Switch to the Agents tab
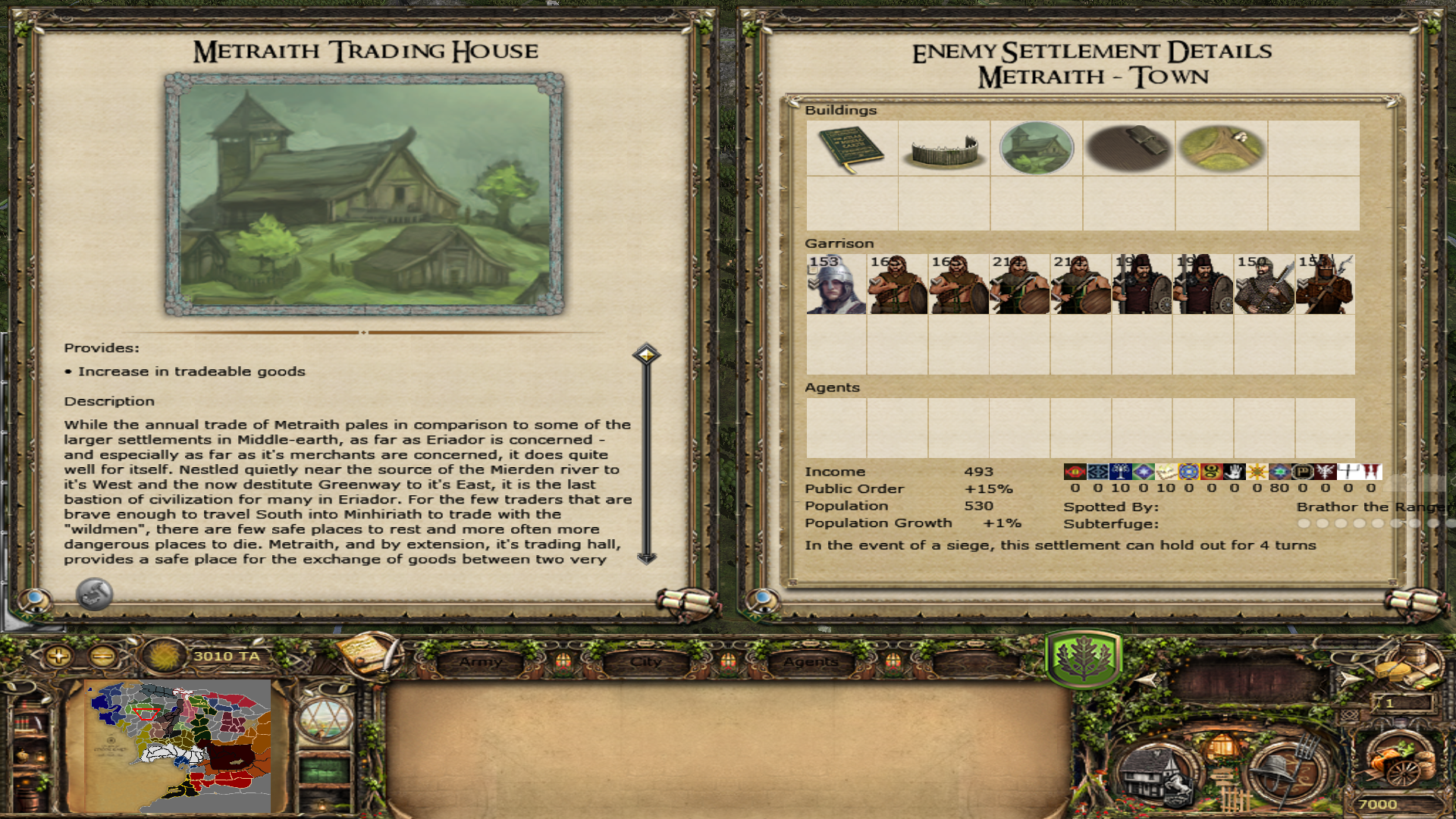 coord(811,662)
